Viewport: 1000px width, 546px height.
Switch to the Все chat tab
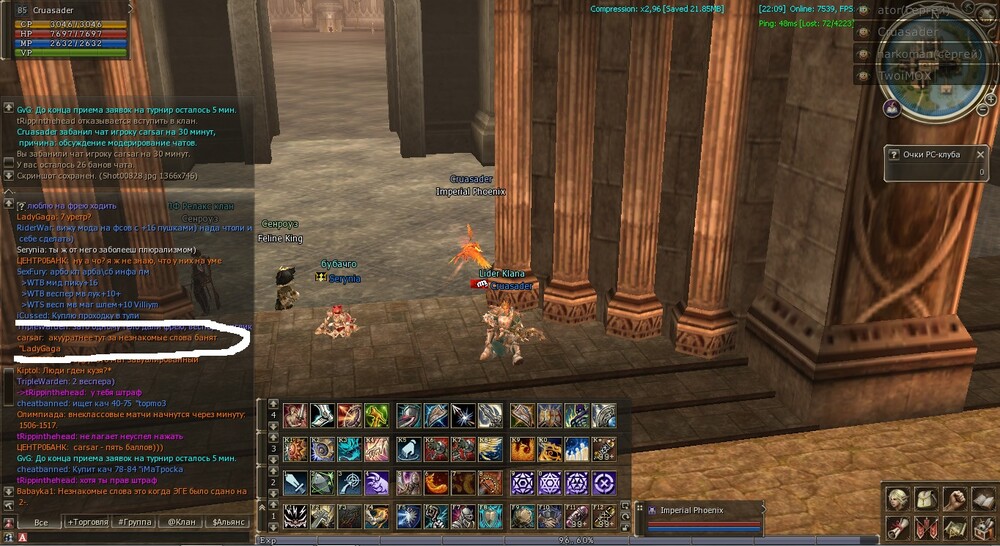click(41, 522)
